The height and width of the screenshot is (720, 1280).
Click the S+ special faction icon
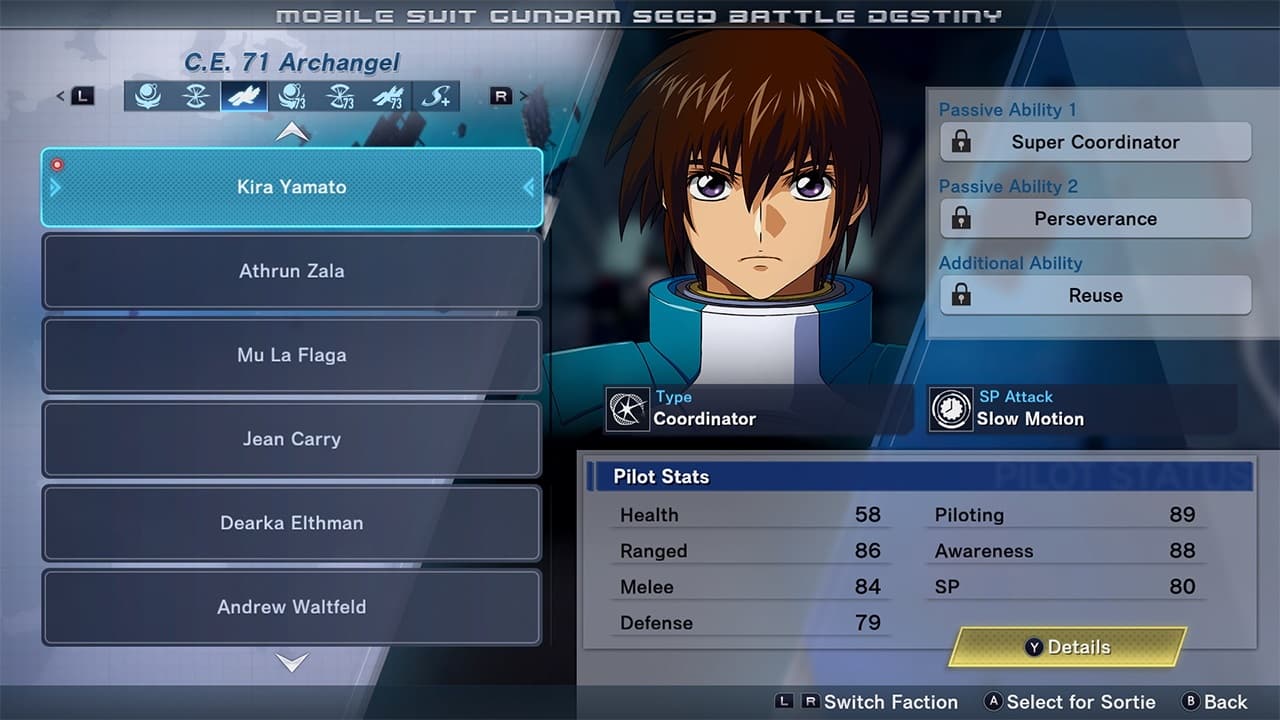click(438, 96)
